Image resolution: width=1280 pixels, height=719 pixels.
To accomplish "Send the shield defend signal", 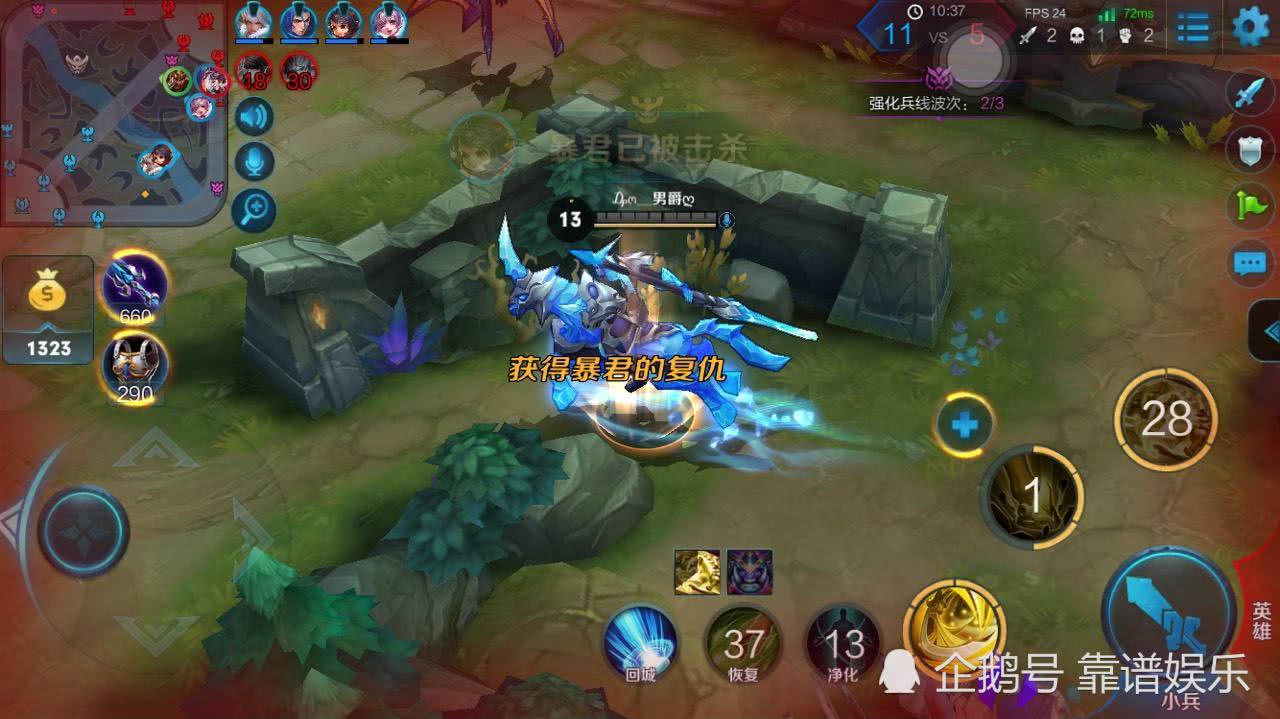I will coord(1250,150).
